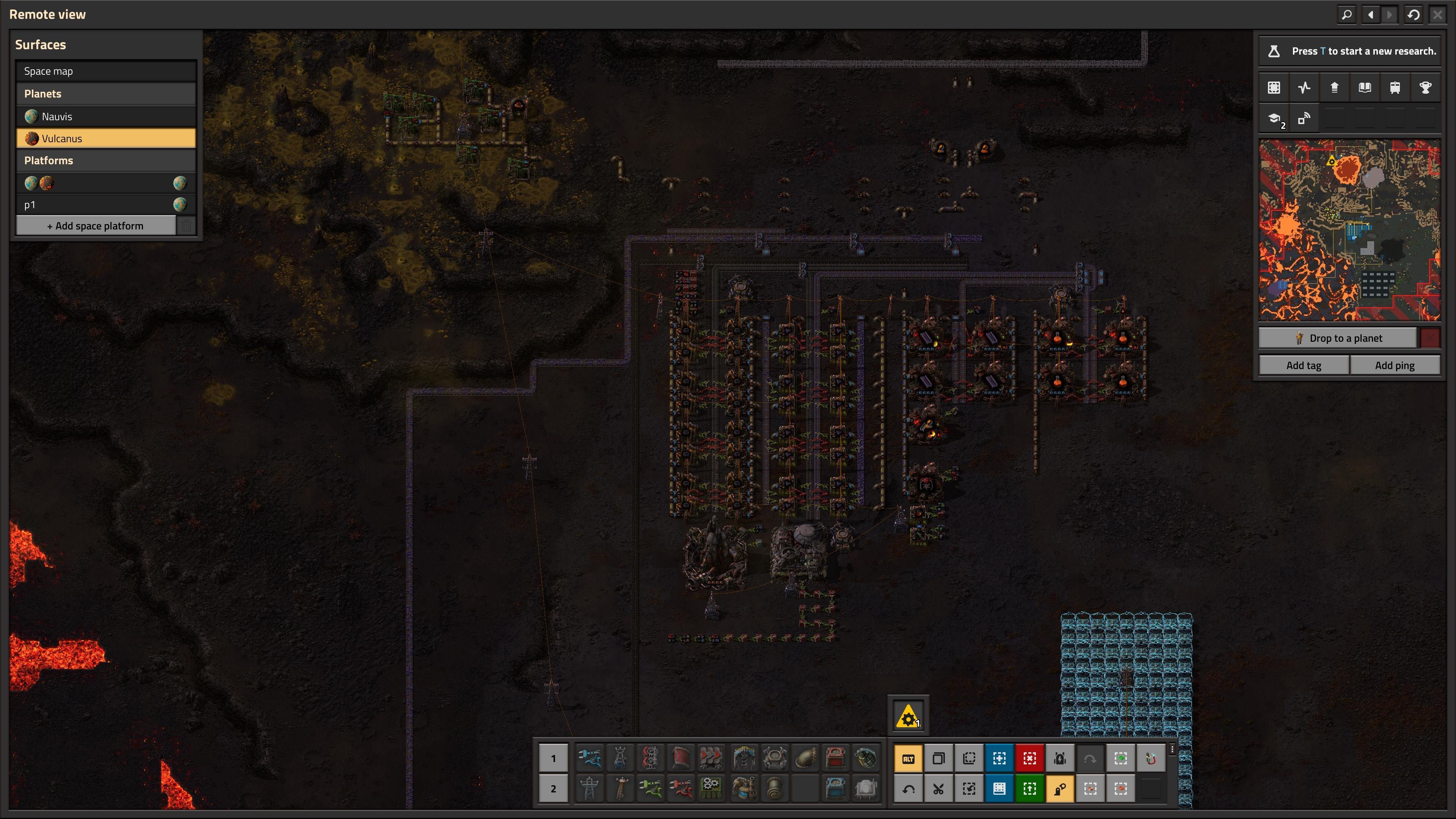The width and height of the screenshot is (1456, 819).
Task: Select the grenade hotbar slot
Action: click(x=865, y=758)
